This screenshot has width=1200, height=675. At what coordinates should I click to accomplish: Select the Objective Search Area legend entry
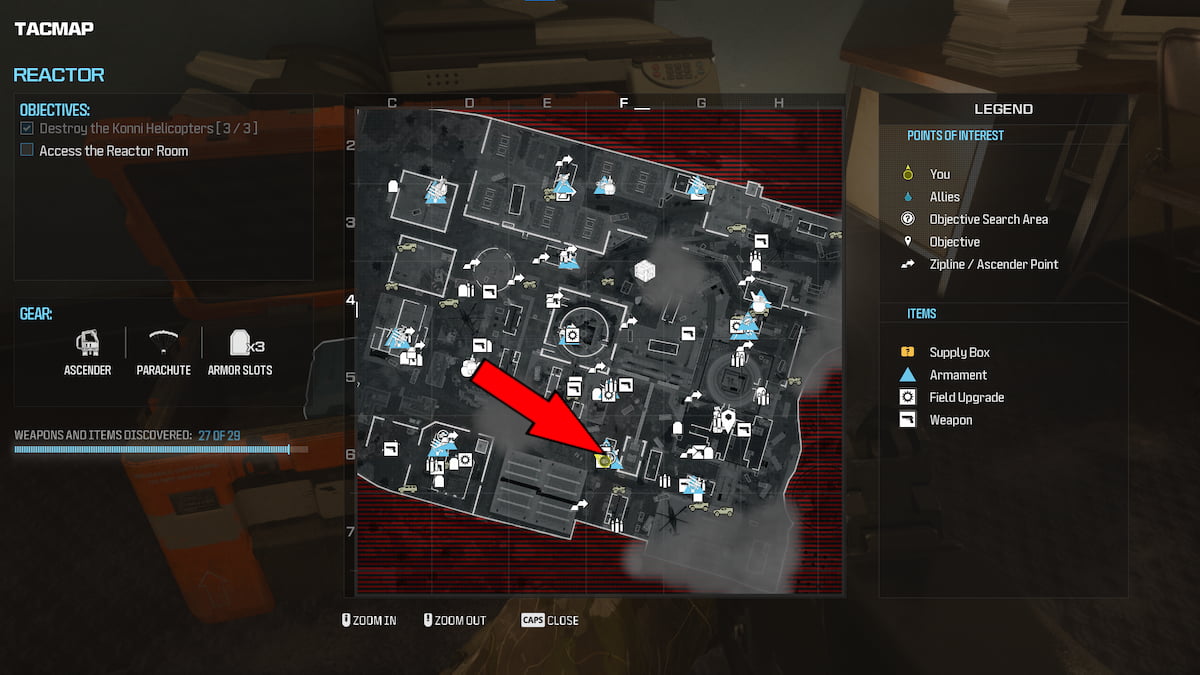[x=988, y=219]
